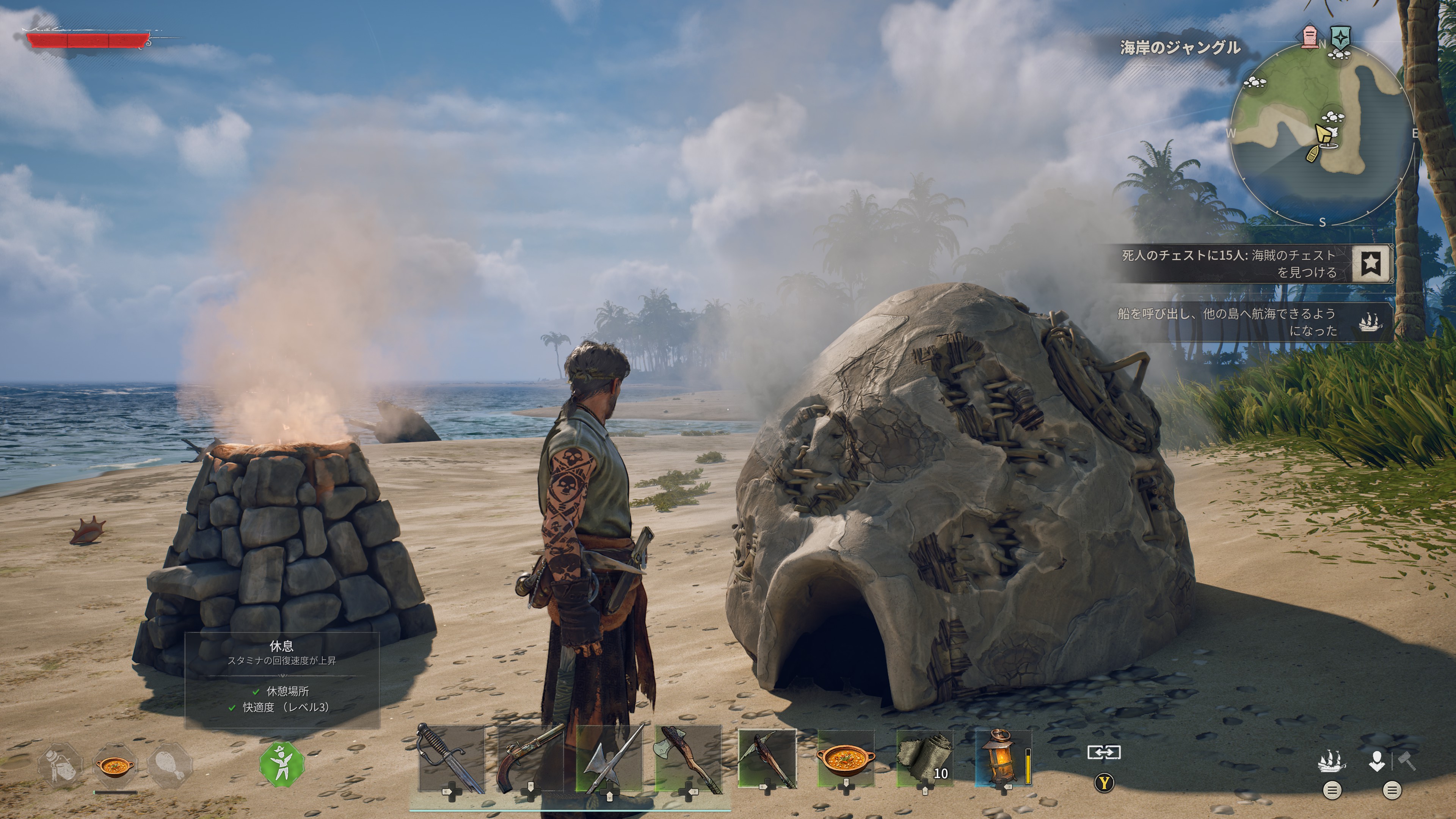Use the stew bowl in the hotbar
Viewport: 1456px width, 819px height.
(846, 758)
